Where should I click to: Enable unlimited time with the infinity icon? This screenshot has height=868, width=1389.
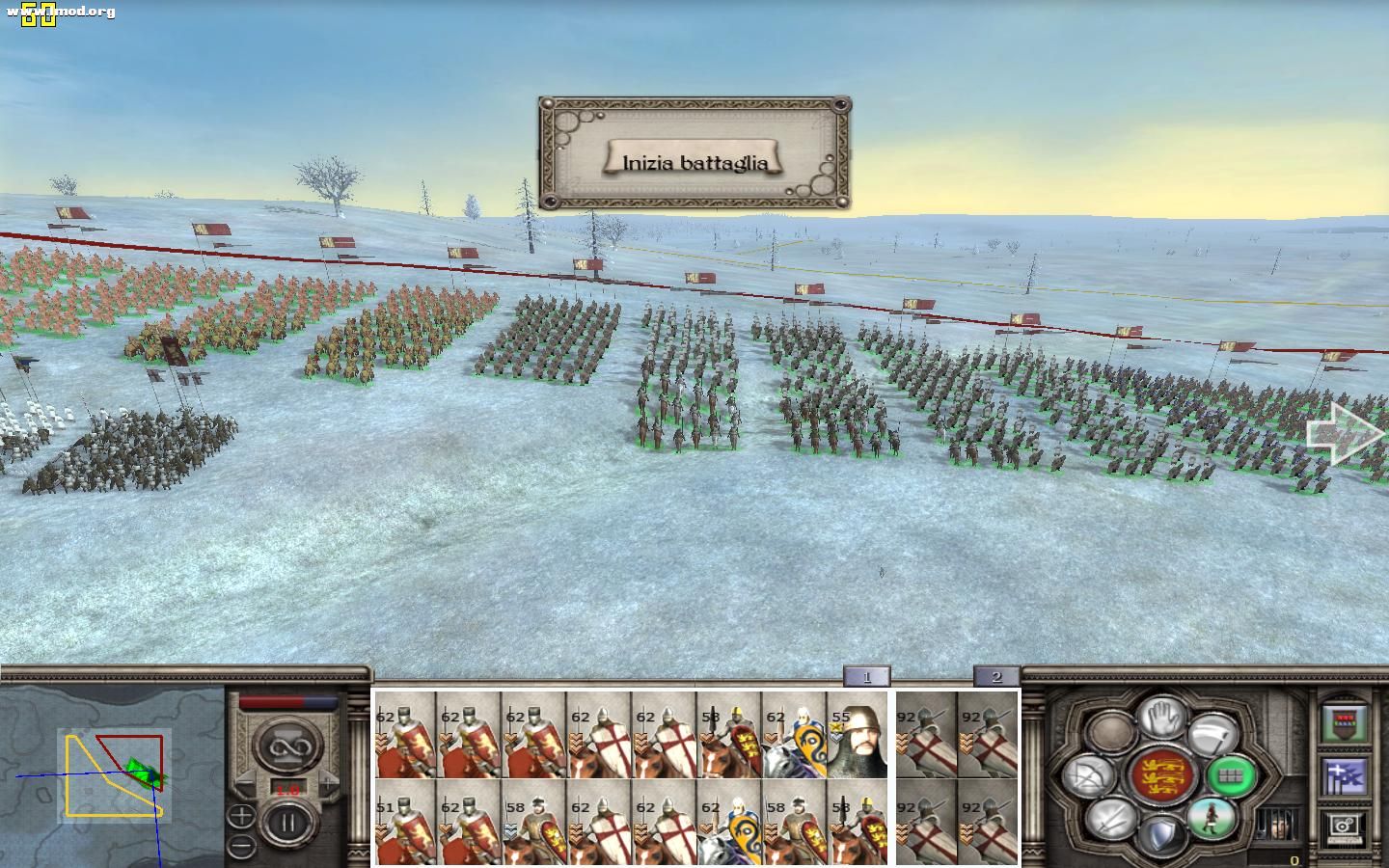coord(288,746)
